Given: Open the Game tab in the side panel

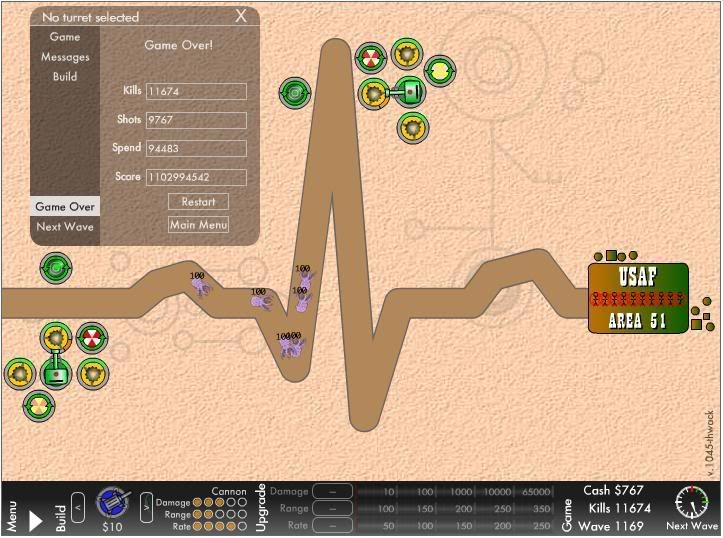Looking at the screenshot, I should (x=65, y=37).
